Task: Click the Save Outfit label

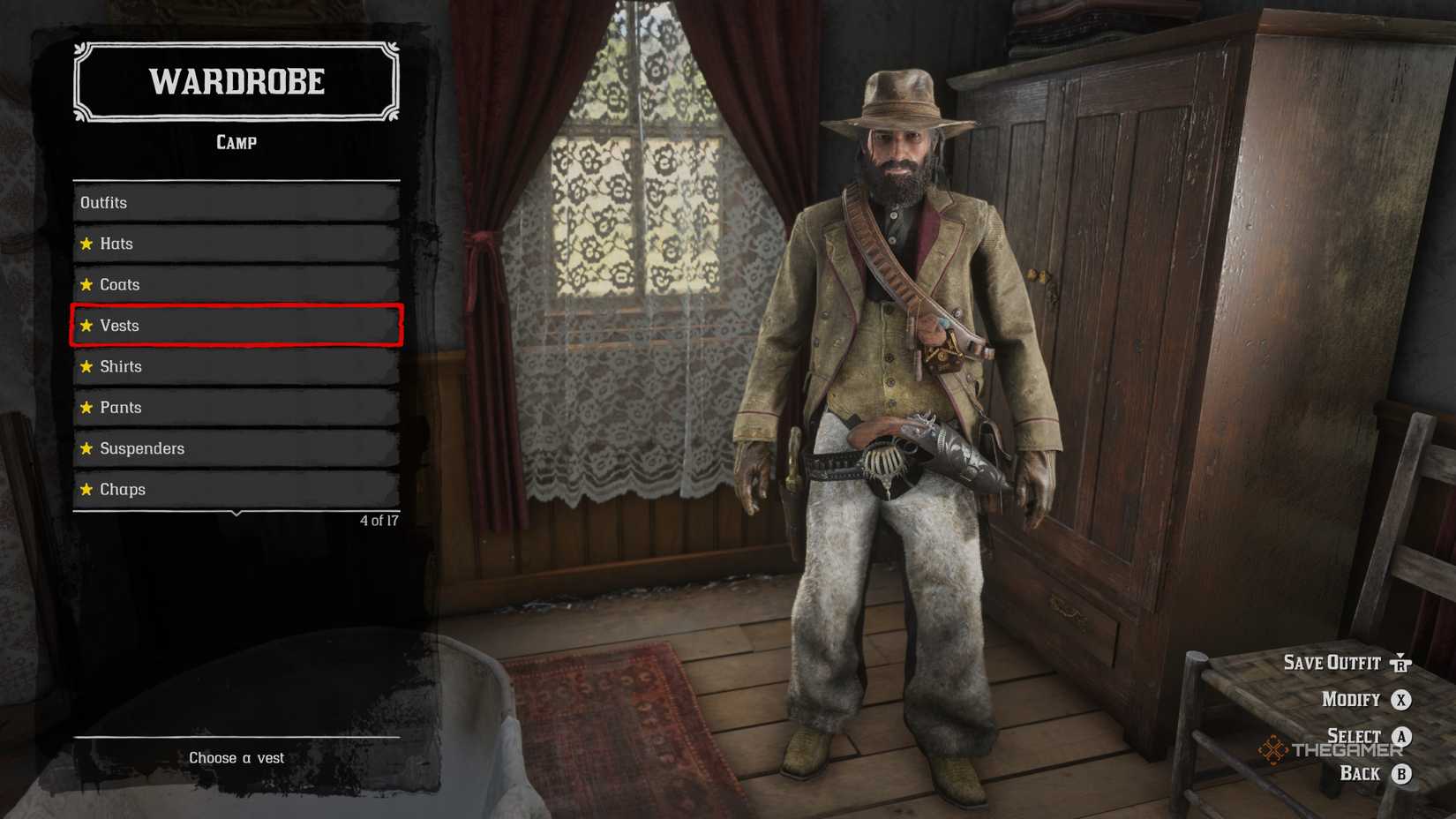Action: [1333, 663]
